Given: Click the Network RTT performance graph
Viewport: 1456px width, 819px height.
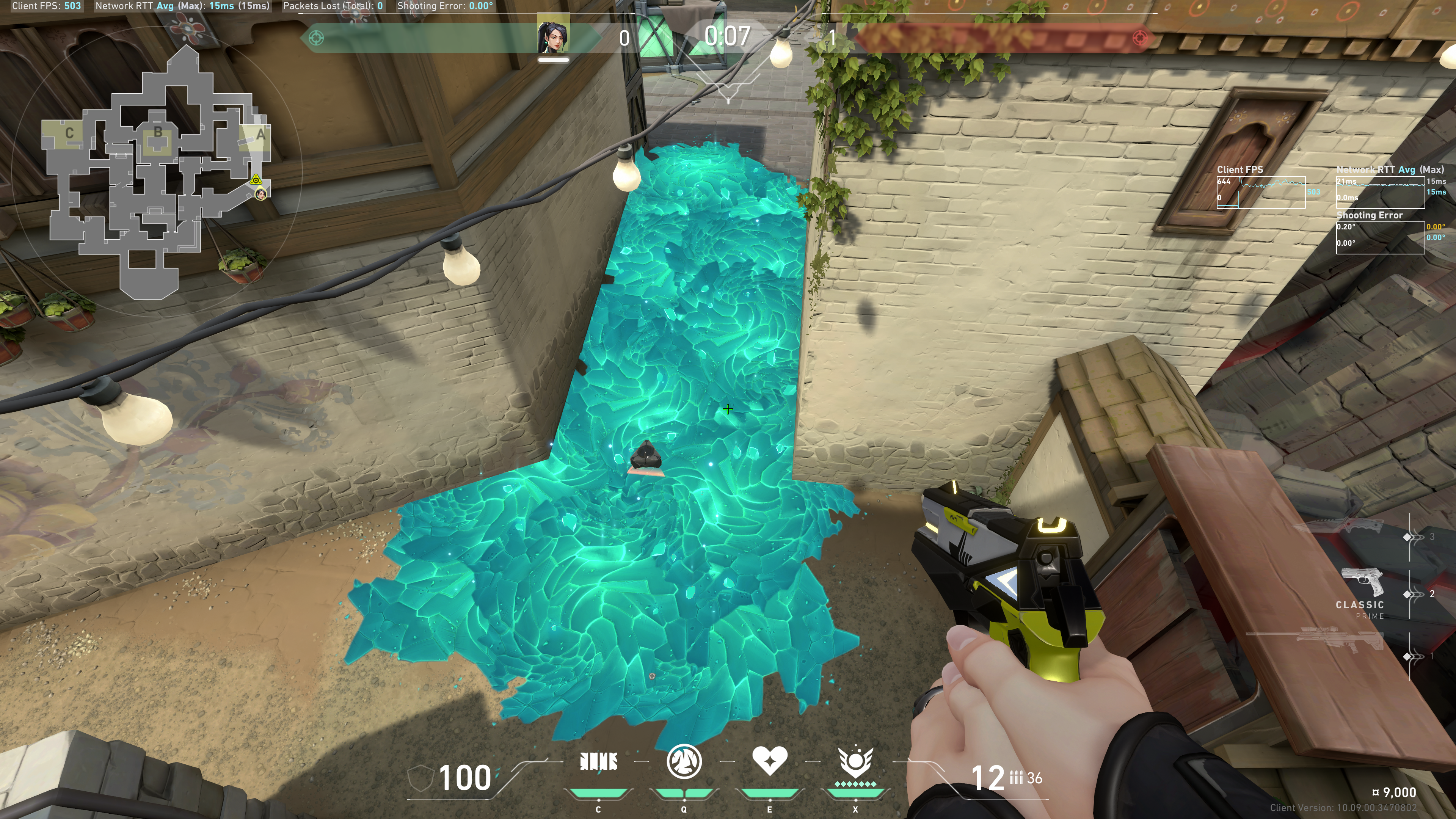Looking at the screenshot, I should click(1380, 192).
